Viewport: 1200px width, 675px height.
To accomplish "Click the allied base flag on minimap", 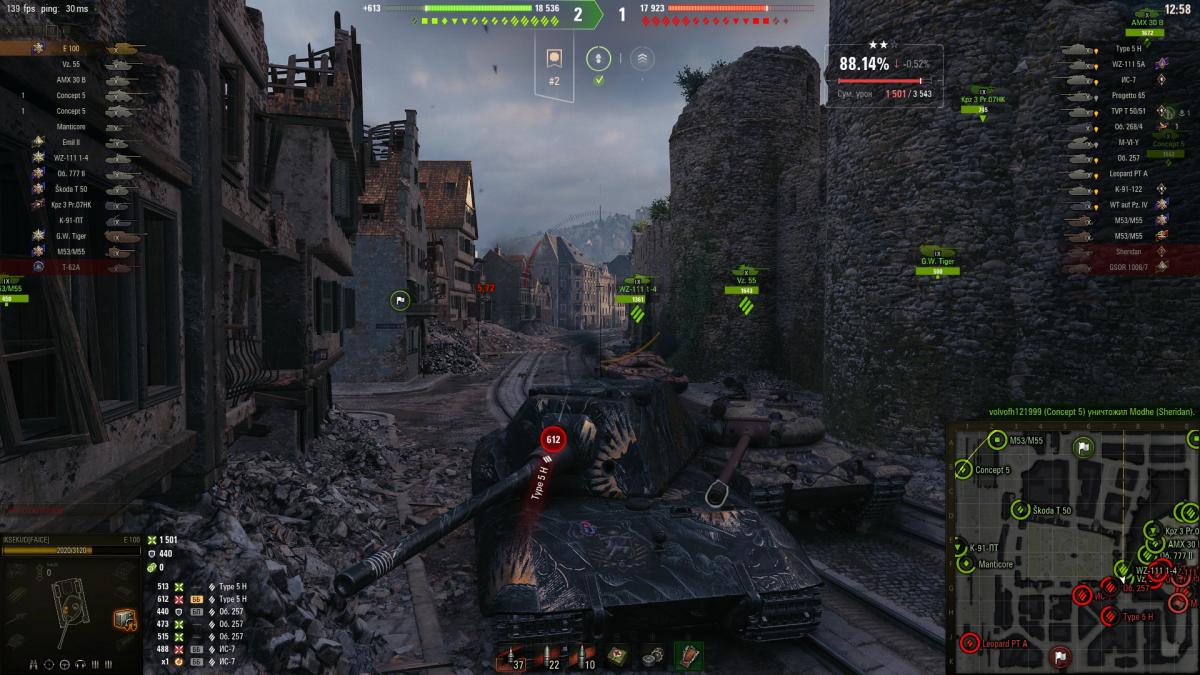I will pyautogui.click(x=1083, y=447).
